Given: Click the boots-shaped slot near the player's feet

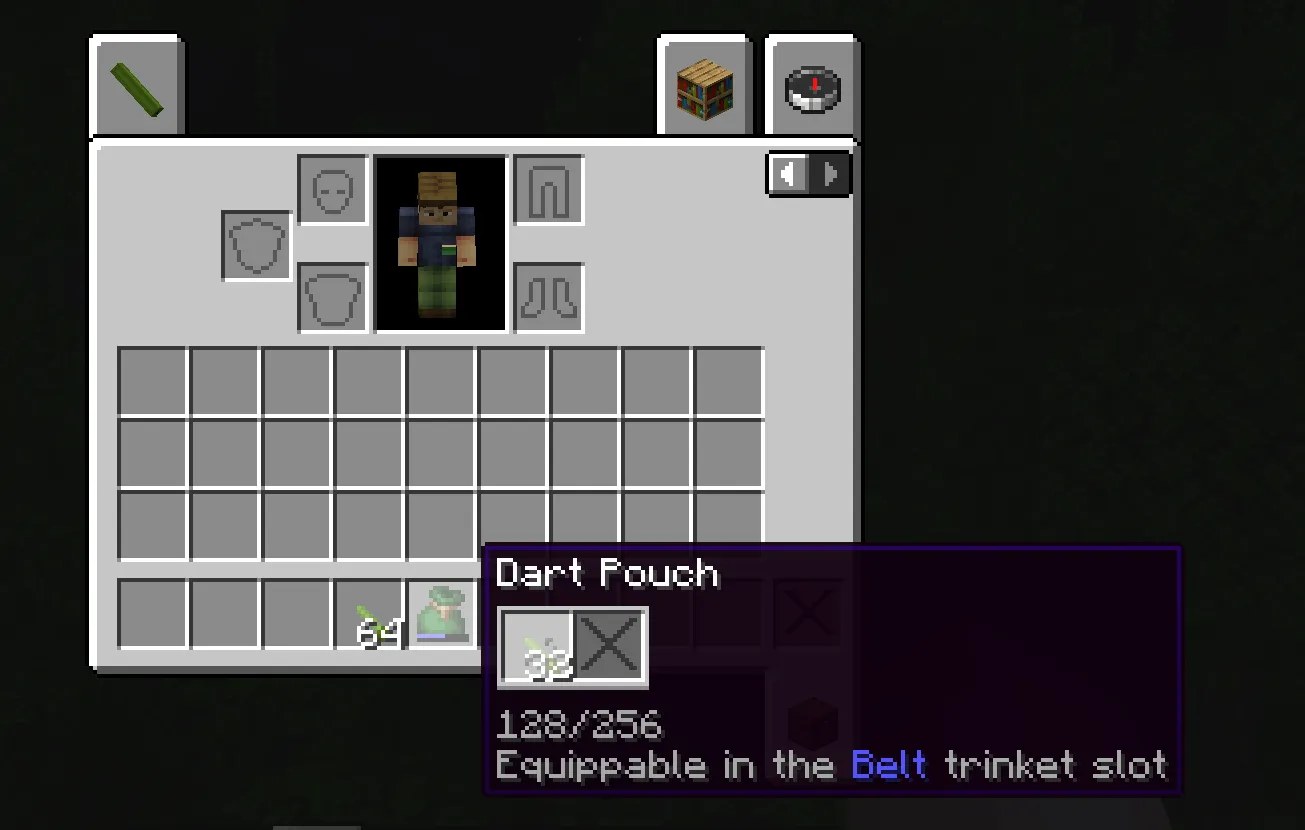Looking at the screenshot, I should pos(547,296).
